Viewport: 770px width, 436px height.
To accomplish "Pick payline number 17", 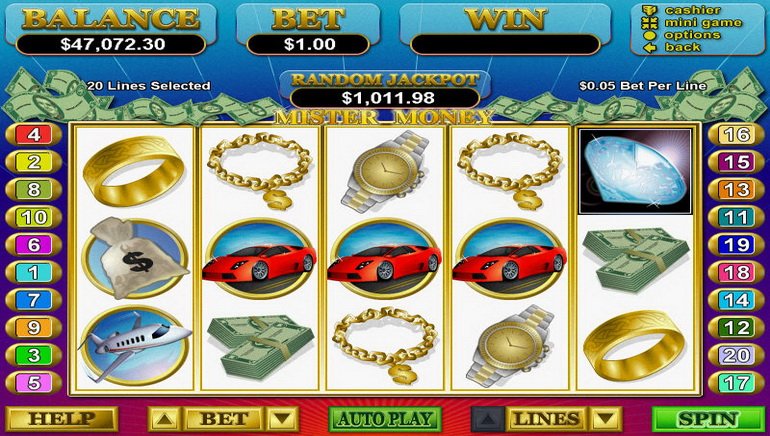I will coord(736,382).
